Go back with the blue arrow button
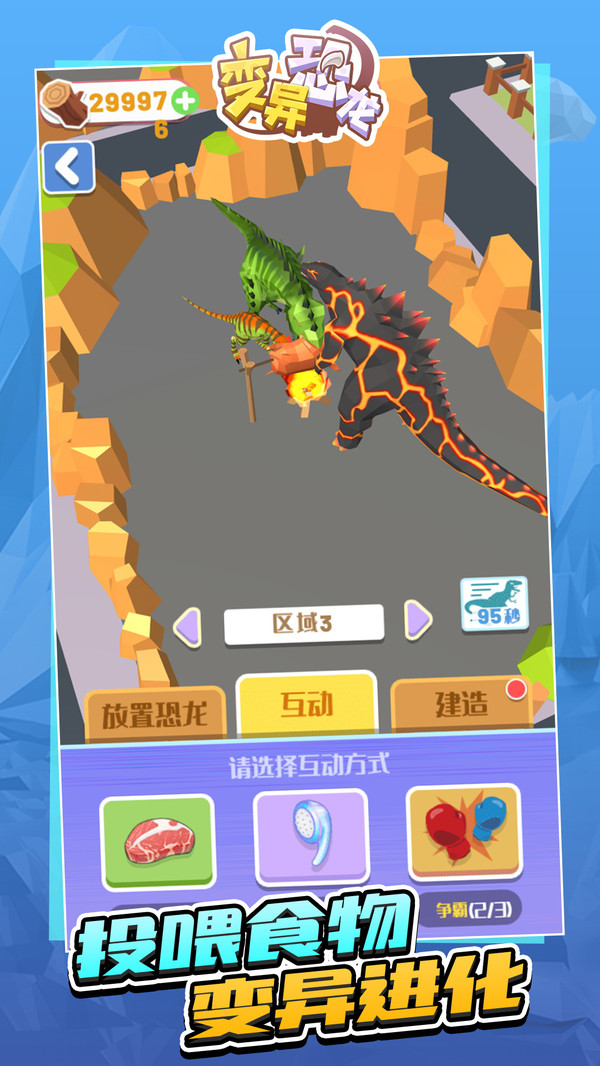Screen dimensions: 600x1066 [x=68, y=167]
